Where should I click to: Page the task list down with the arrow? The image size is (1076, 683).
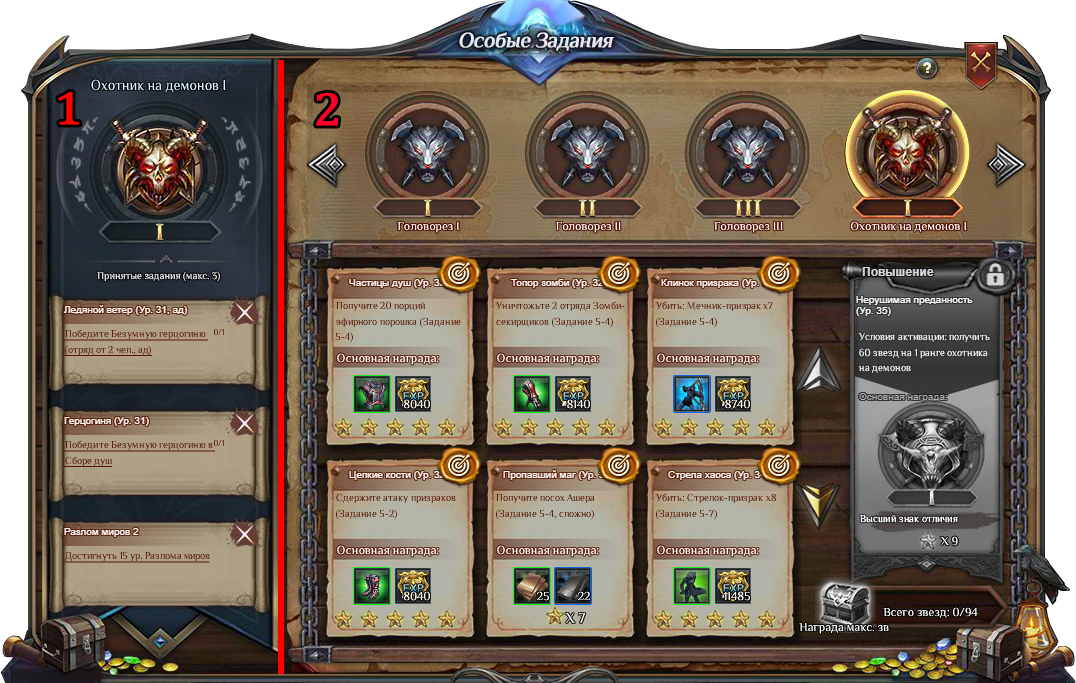(x=818, y=503)
